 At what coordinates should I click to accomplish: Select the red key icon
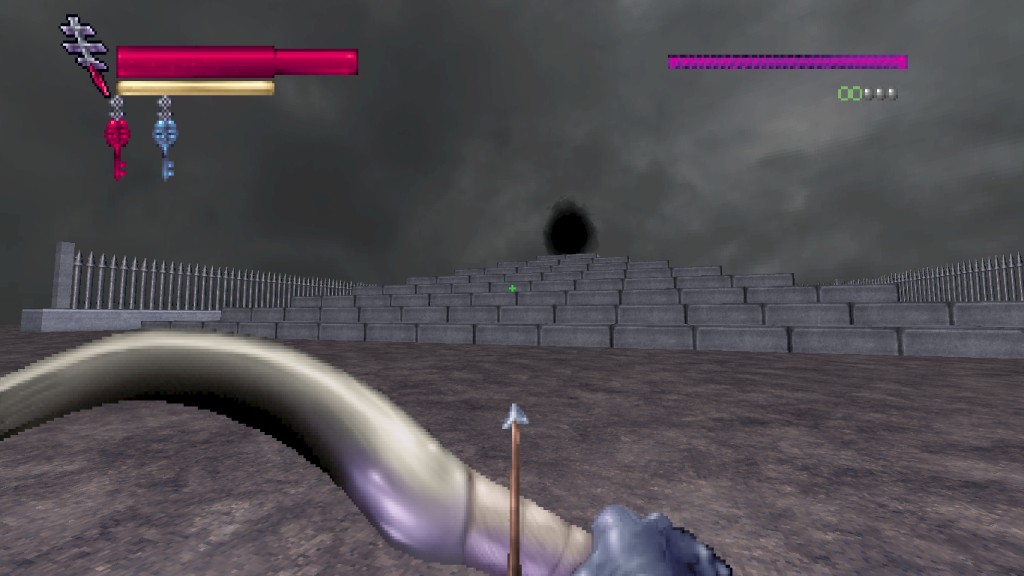tap(118, 141)
